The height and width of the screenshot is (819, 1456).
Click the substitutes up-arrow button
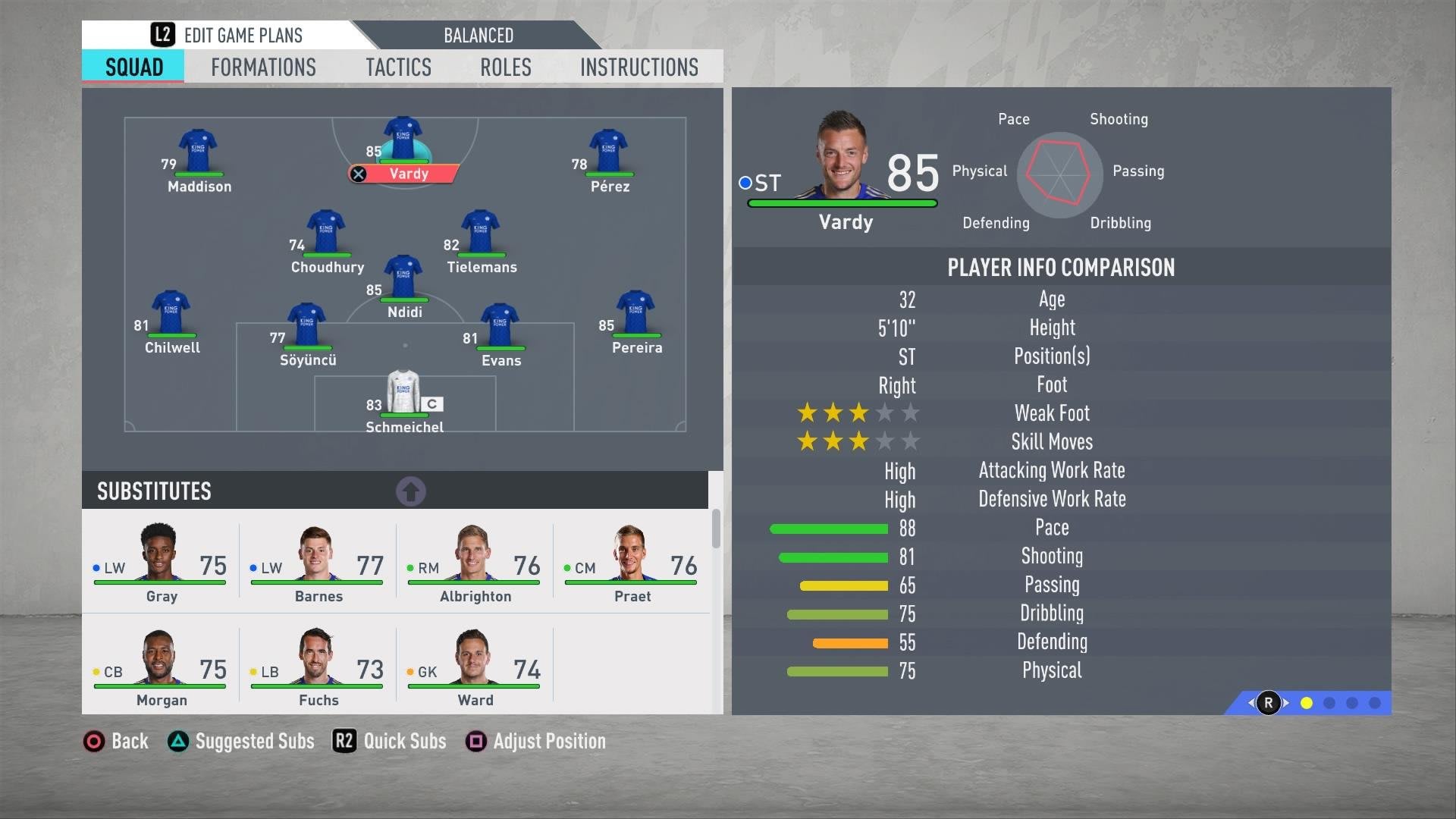click(411, 491)
